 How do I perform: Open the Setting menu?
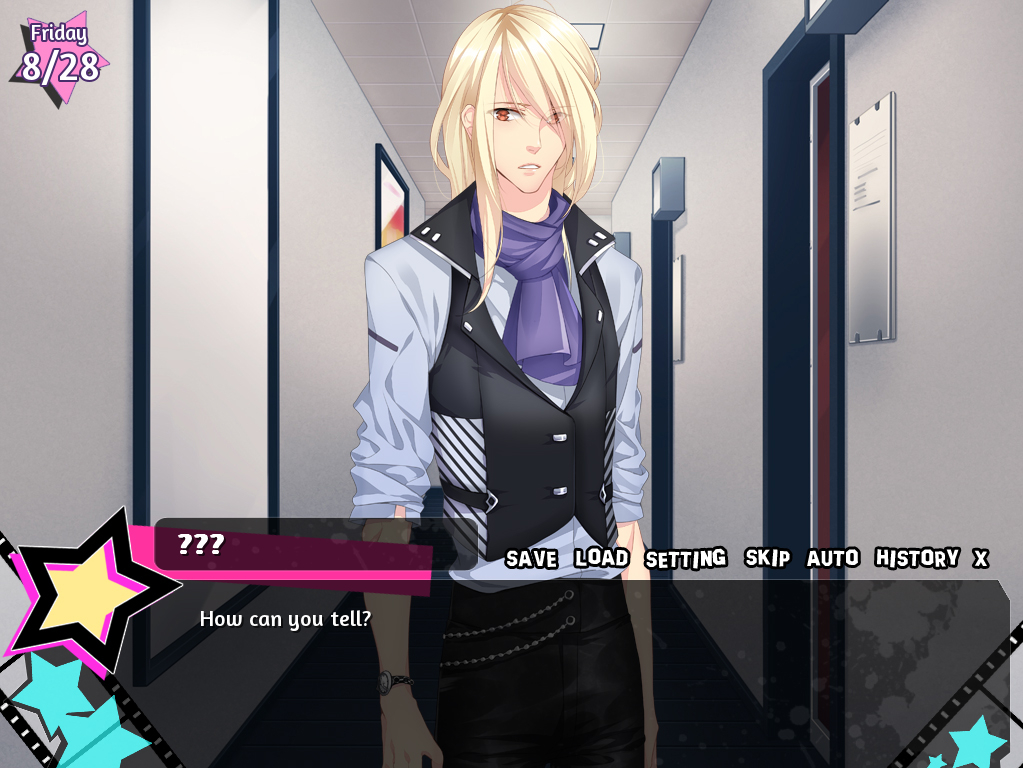click(x=685, y=558)
